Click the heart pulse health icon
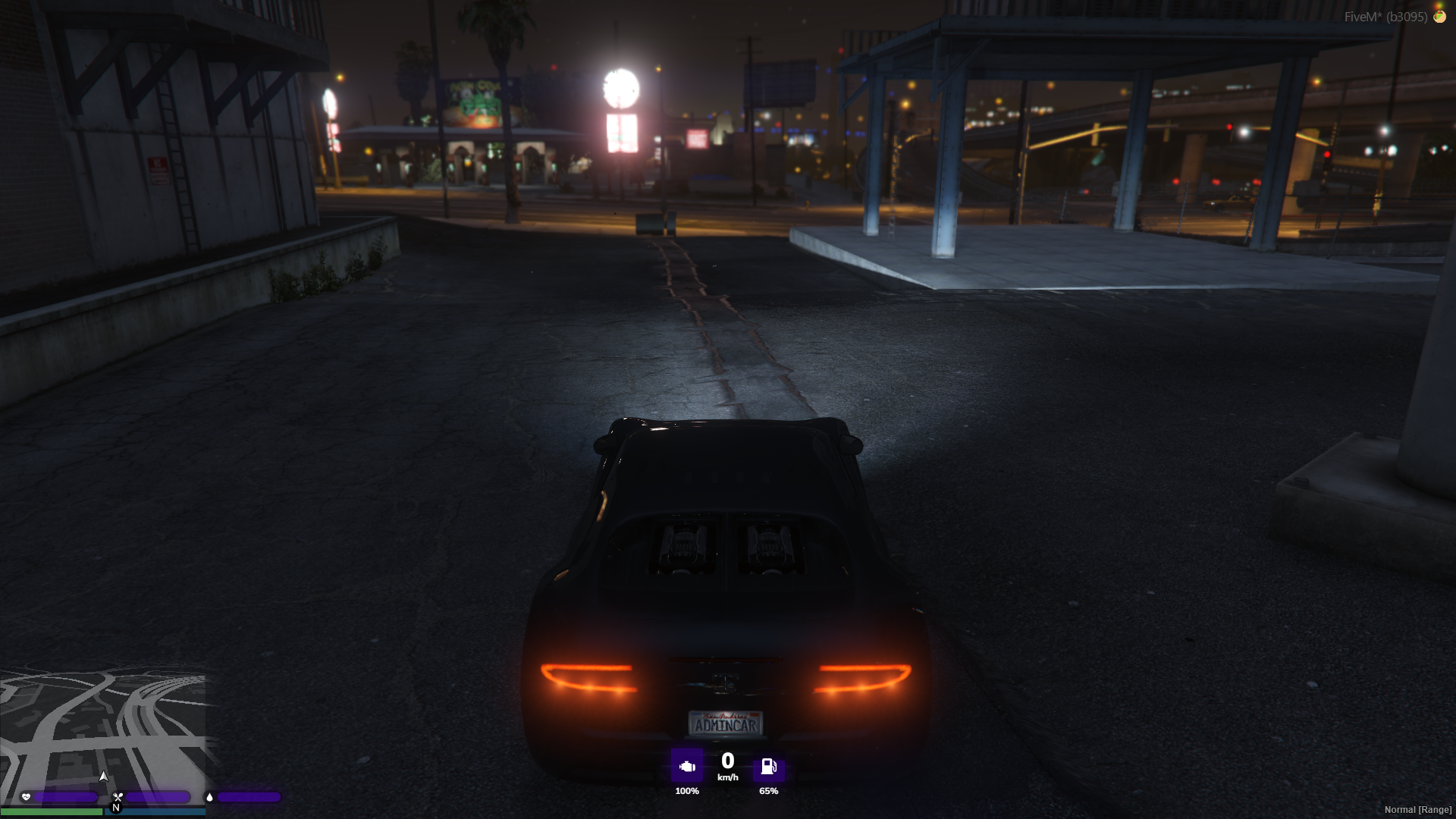The image size is (1456, 819). click(26, 797)
